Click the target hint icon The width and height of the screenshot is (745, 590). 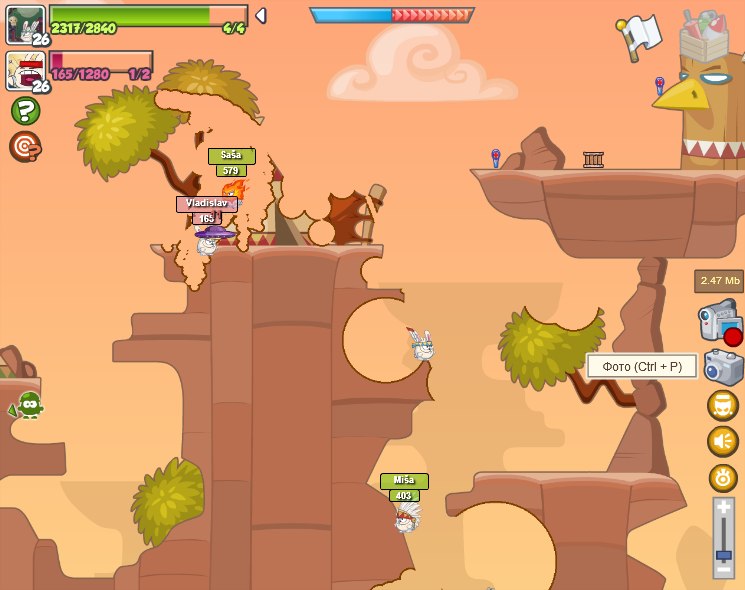25,147
